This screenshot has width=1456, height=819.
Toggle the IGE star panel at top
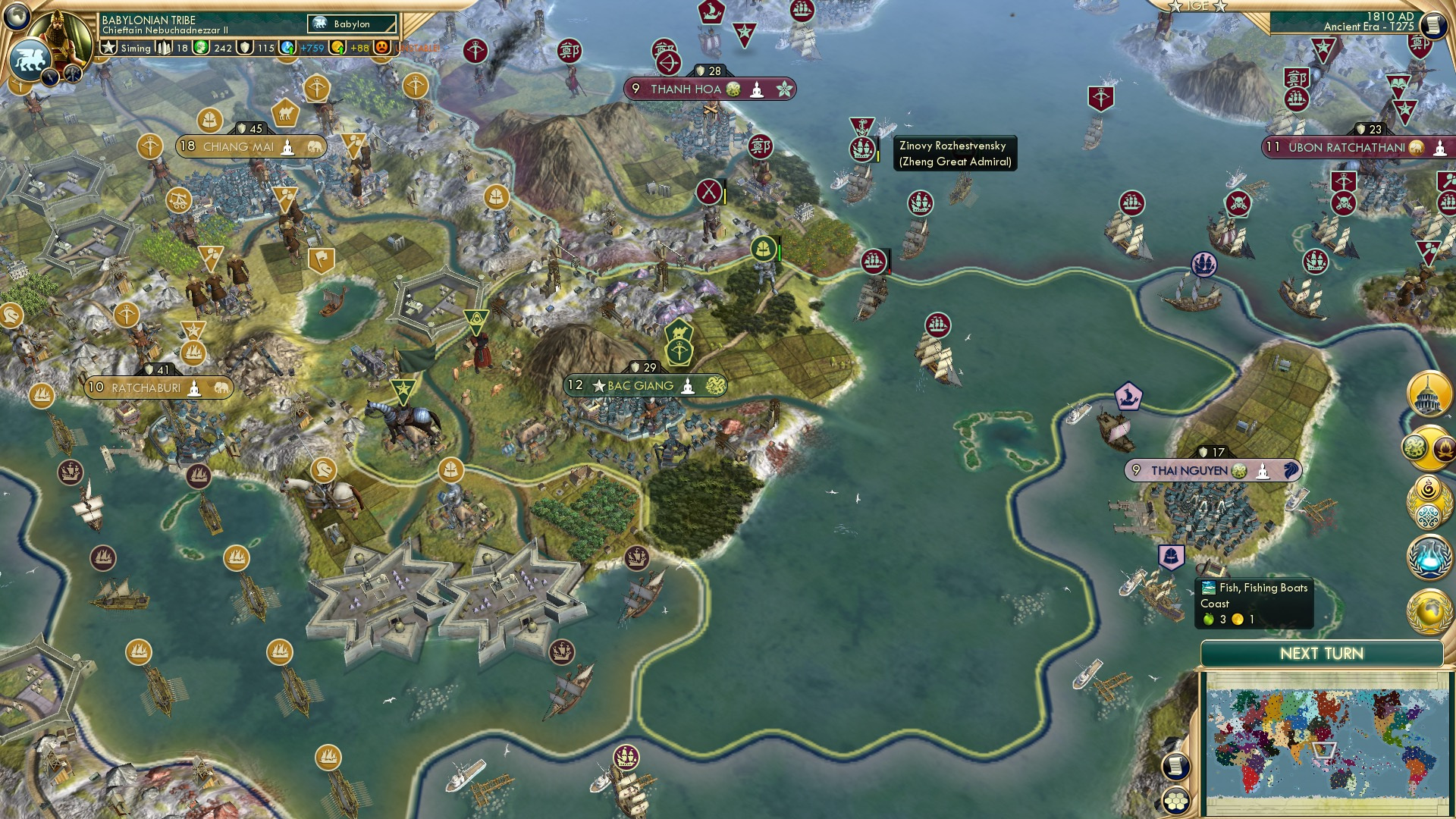[1197, 6]
